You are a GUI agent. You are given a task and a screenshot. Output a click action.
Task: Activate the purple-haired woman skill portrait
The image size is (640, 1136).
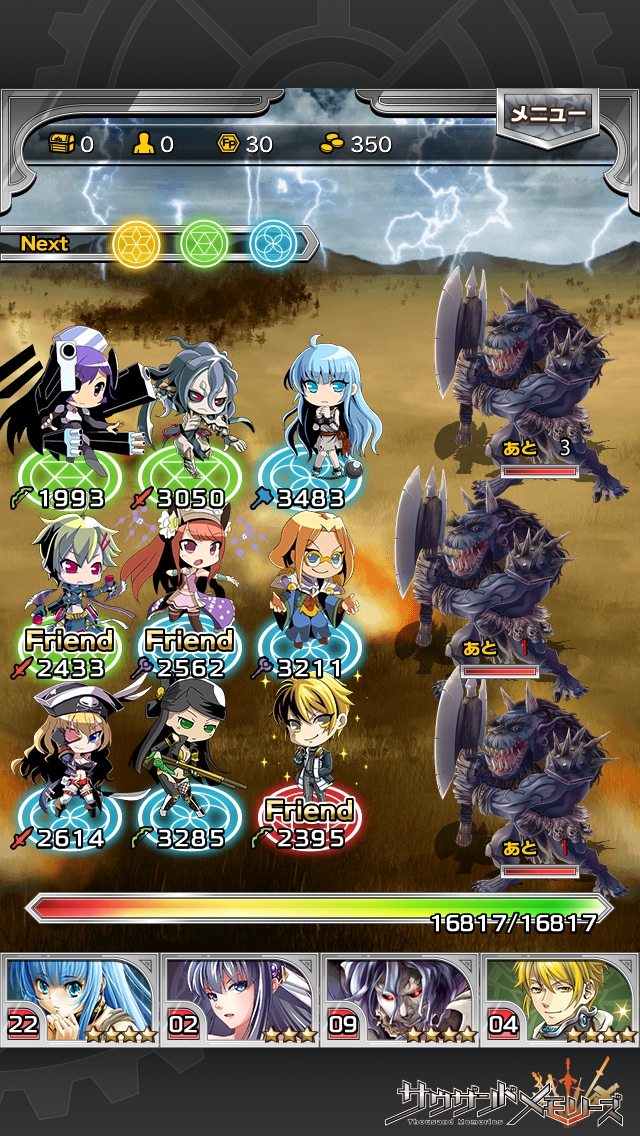(x=241, y=999)
